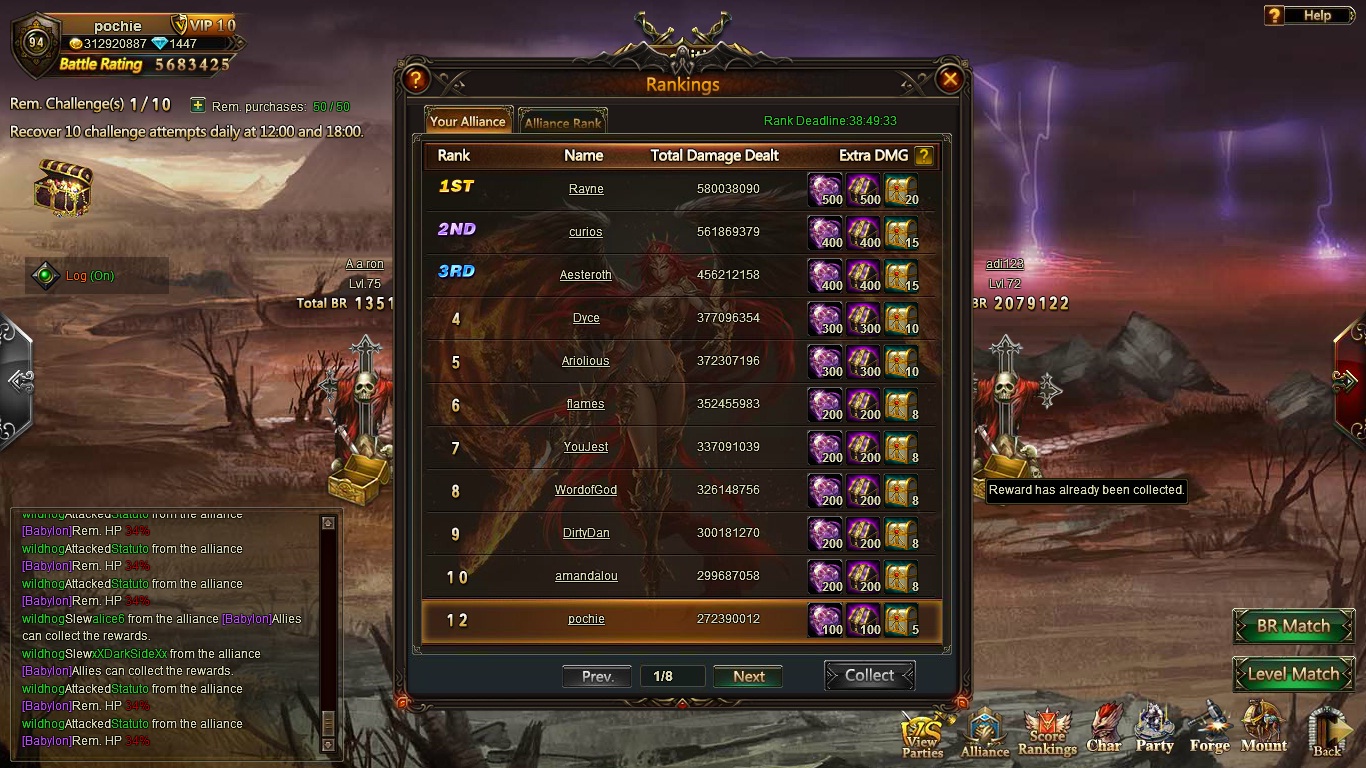Viewport: 1366px width, 768px height.
Task: Select the Your Alliance tab
Action: click(468, 121)
